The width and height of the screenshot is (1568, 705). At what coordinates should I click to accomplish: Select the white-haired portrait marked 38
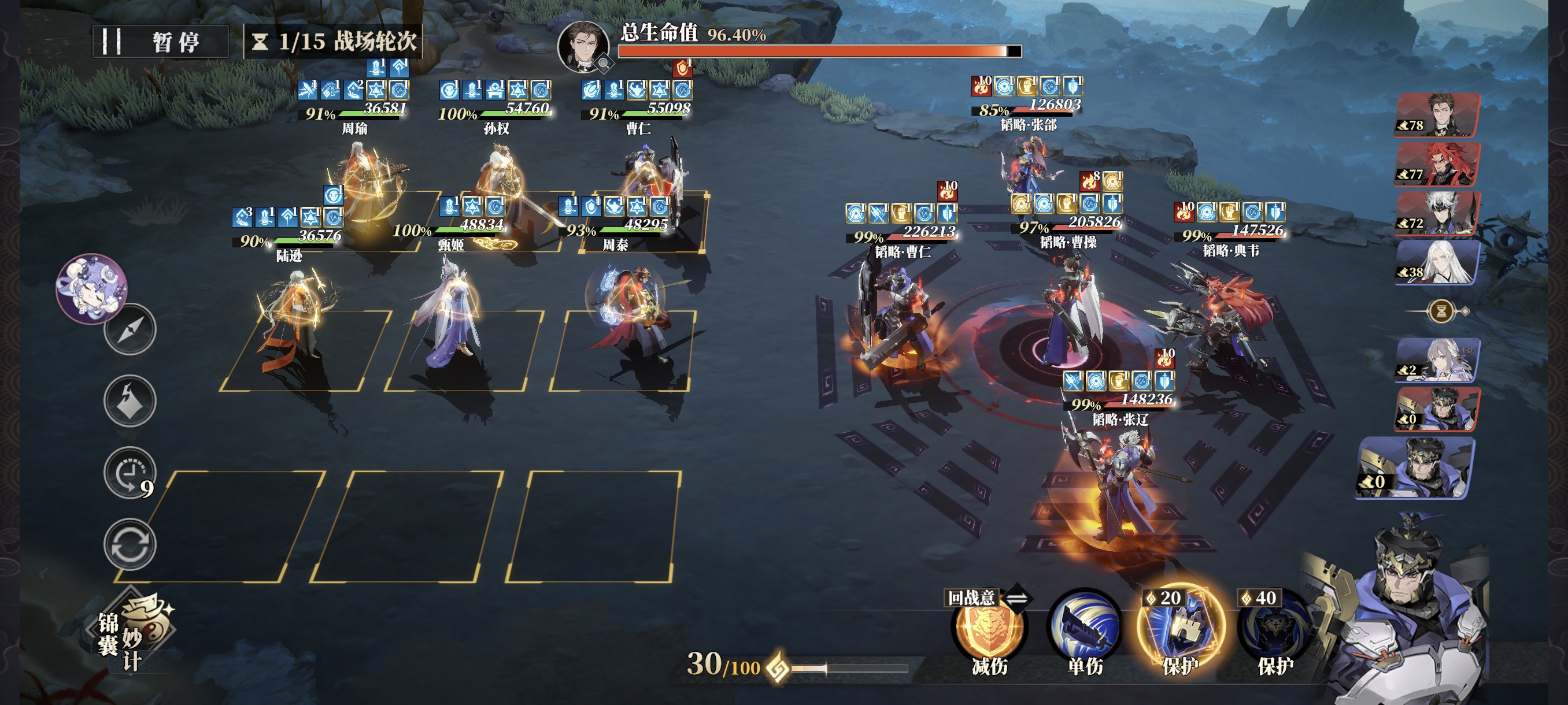point(1438,262)
